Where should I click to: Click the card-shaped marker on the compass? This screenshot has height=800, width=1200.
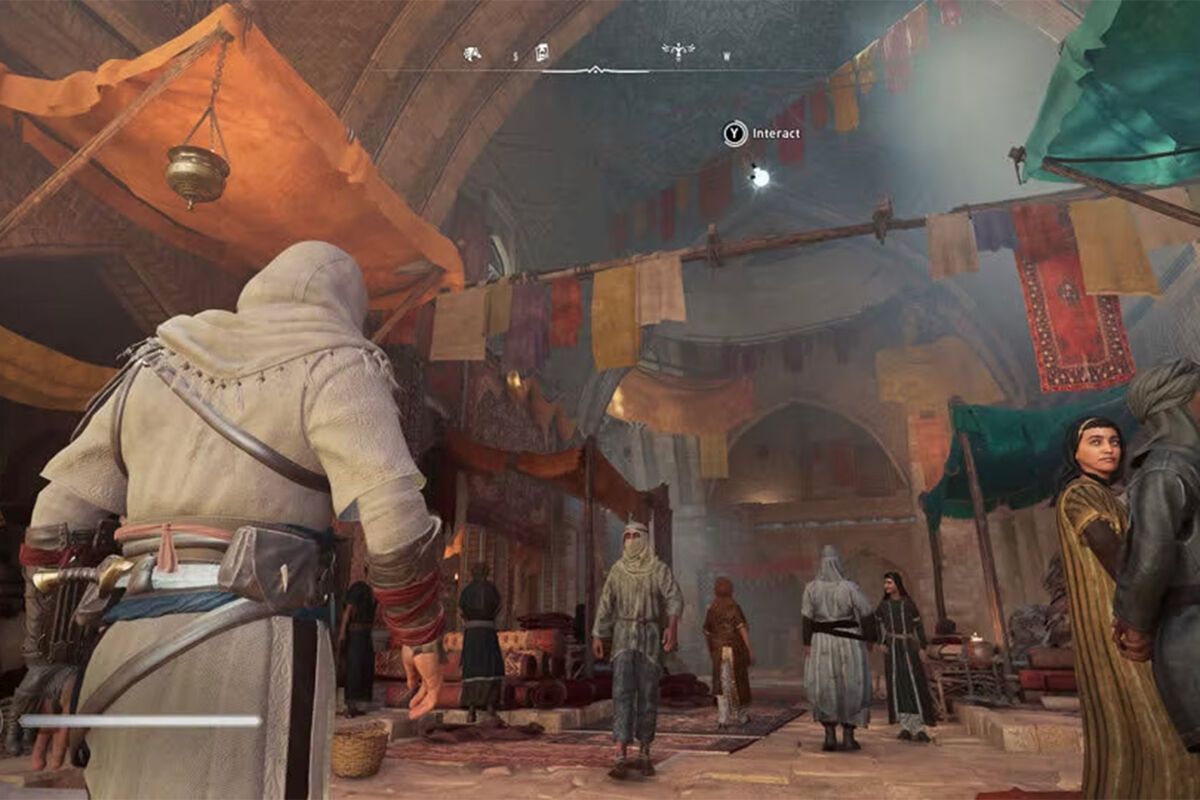[542, 52]
